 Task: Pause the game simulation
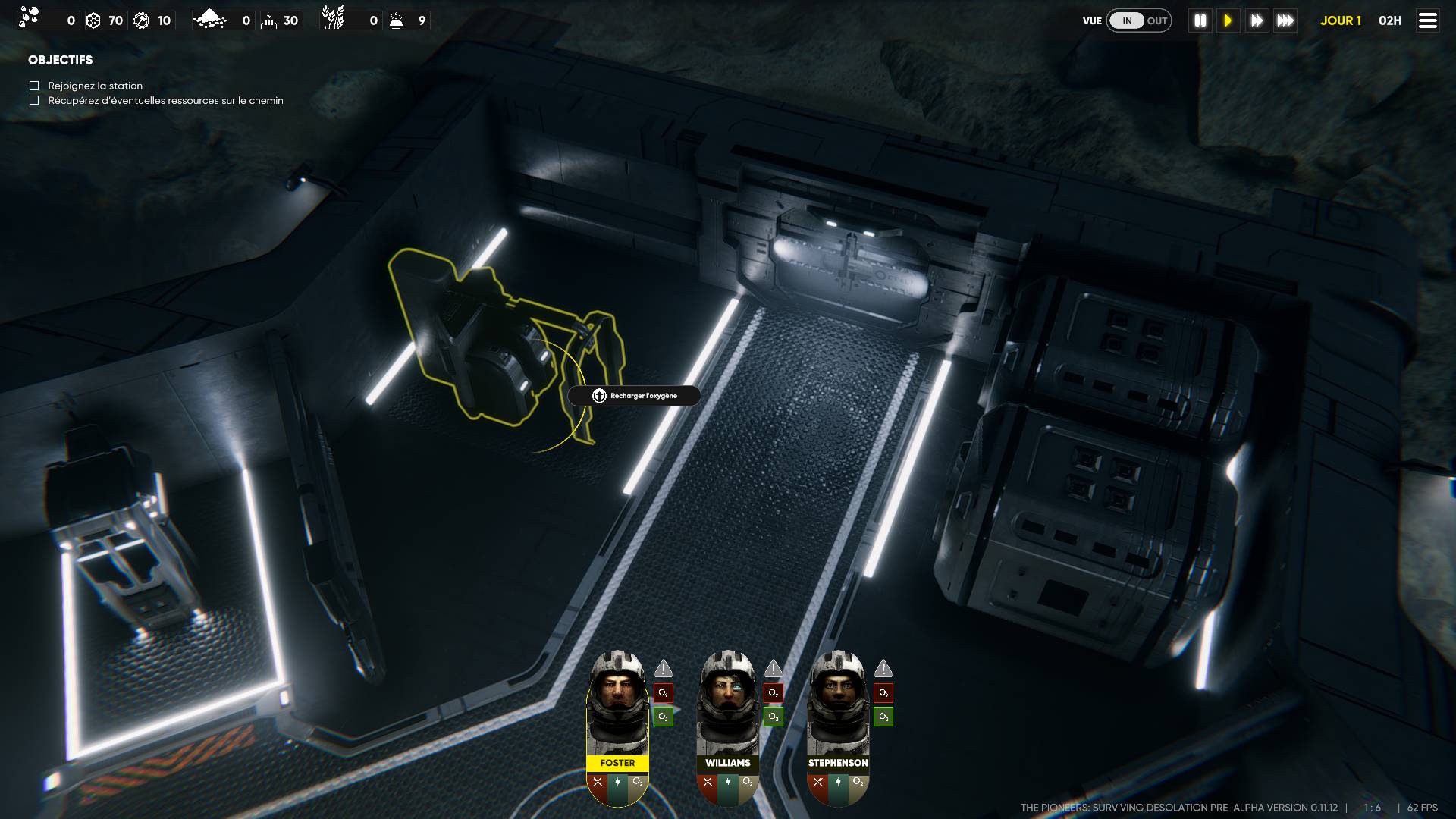tap(1200, 20)
